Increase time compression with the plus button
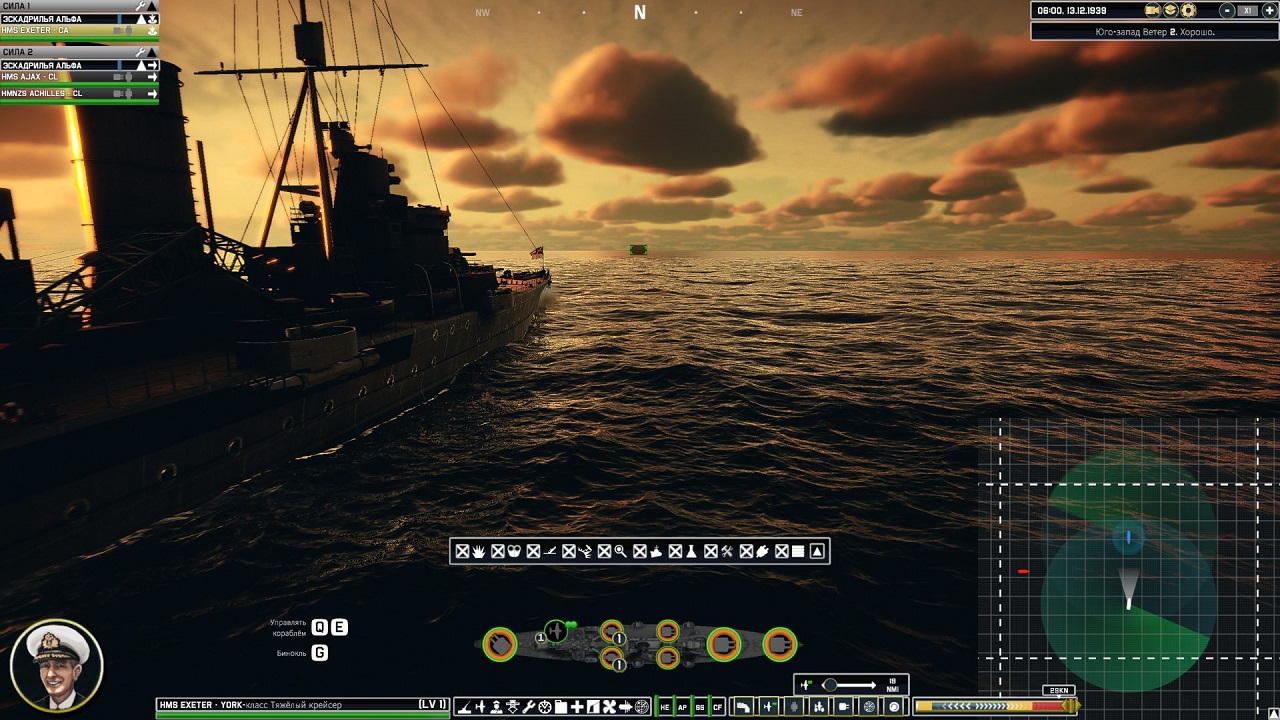Viewport: 1280px width, 720px height. 1270,10
